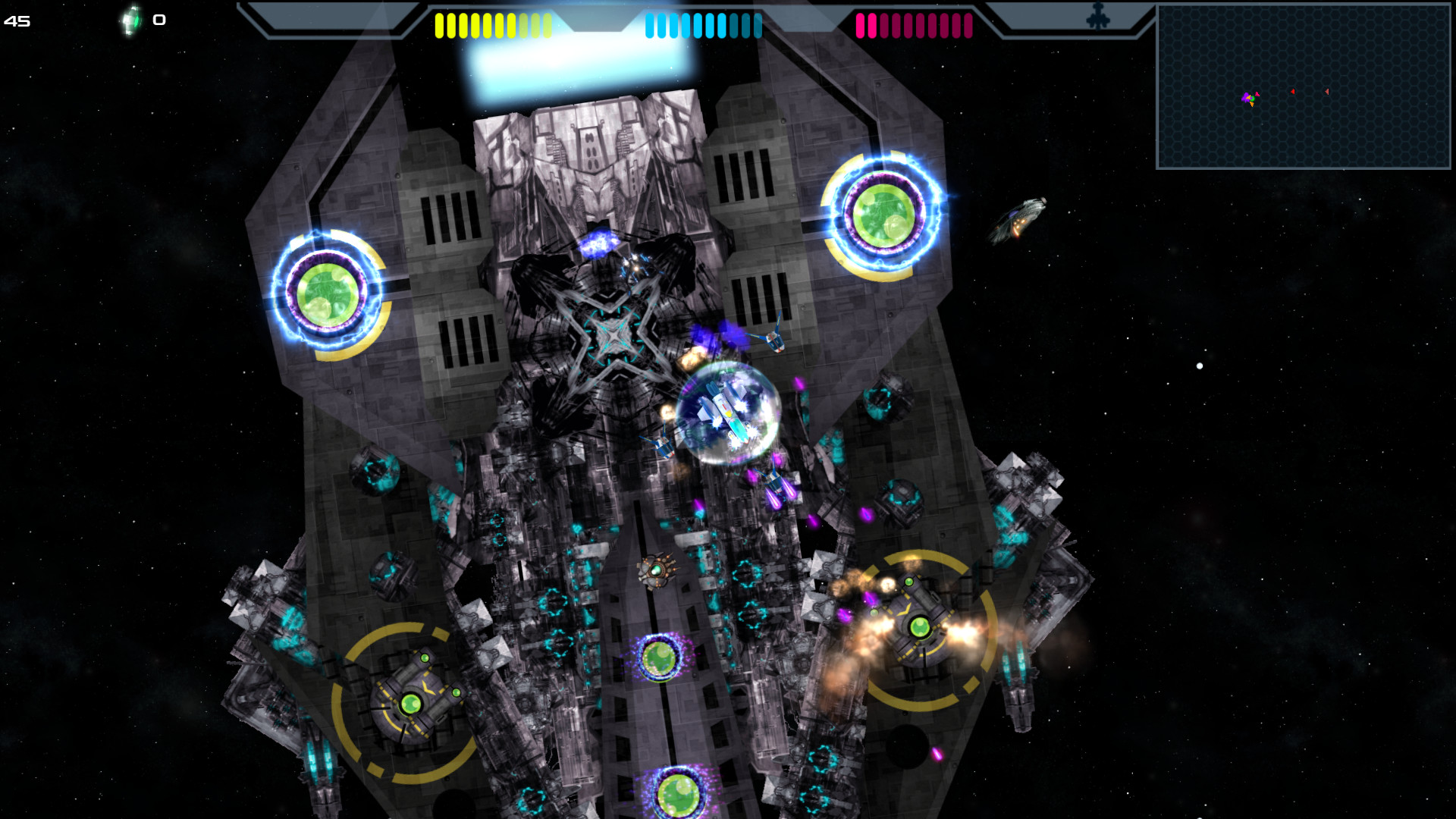
Task: Select the yellow-ringed turret on the boss's right side
Action: coord(920,628)
